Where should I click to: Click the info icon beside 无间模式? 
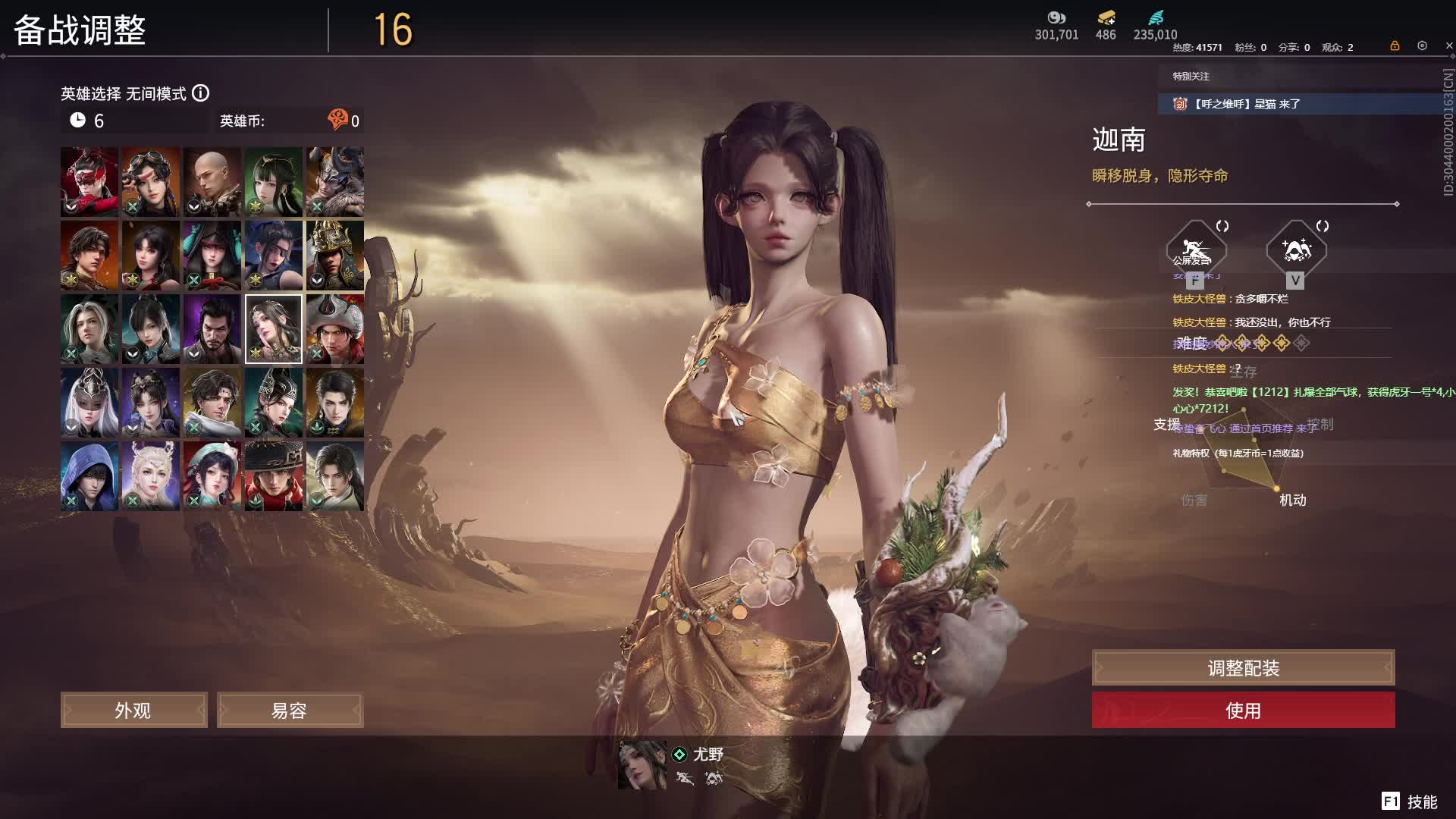pyautogui.click(x=200, y=93)
